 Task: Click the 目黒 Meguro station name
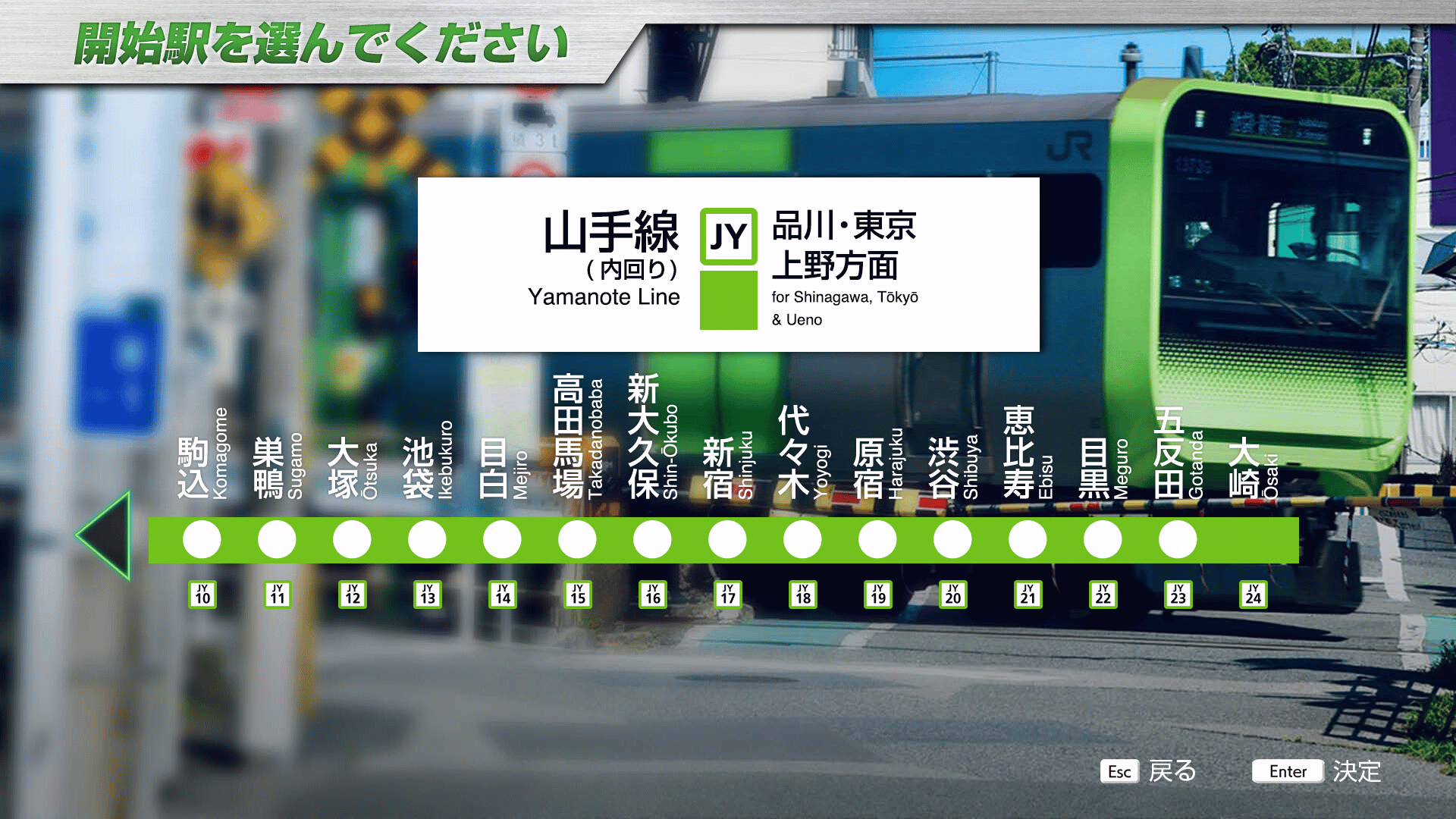coord(1093,466)
